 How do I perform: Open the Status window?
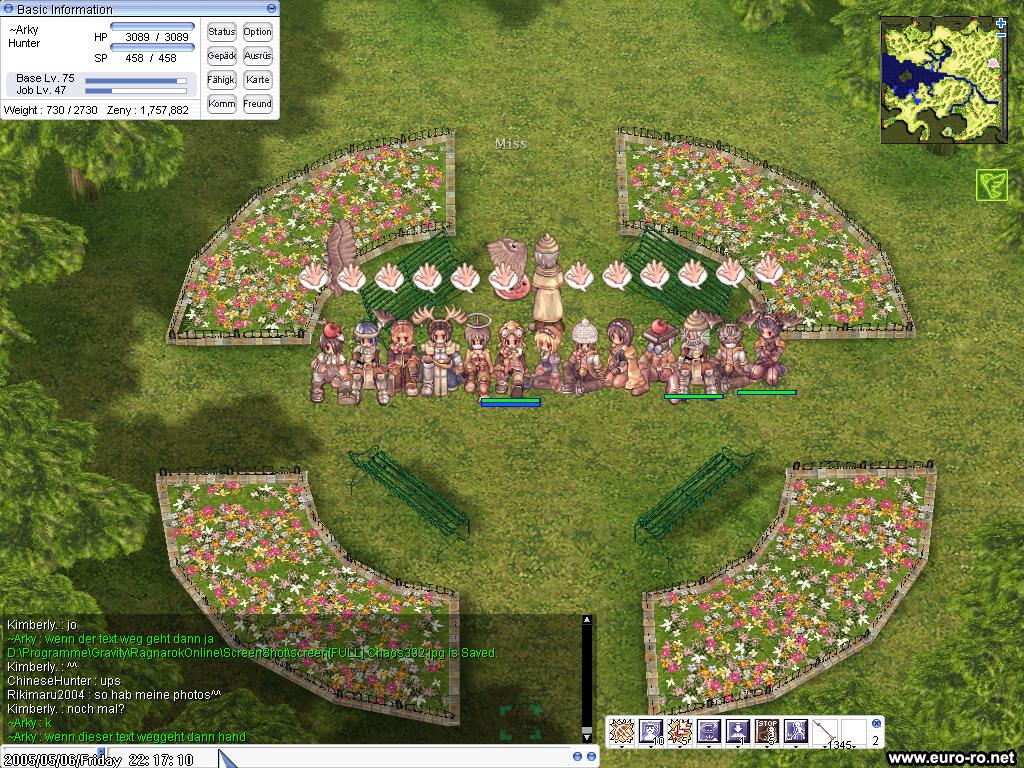(x=221, y=32)
